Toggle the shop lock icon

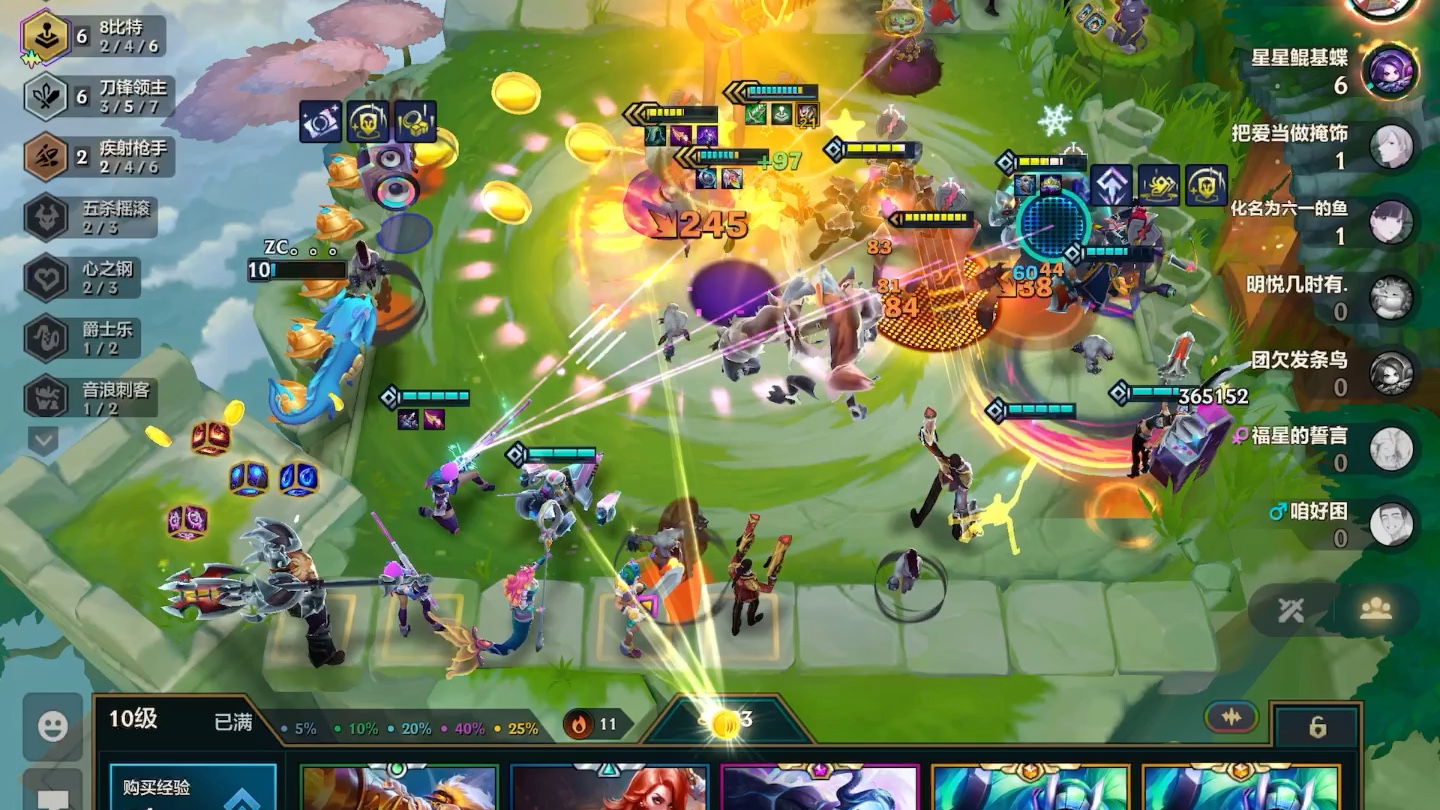pos(1318,727)
